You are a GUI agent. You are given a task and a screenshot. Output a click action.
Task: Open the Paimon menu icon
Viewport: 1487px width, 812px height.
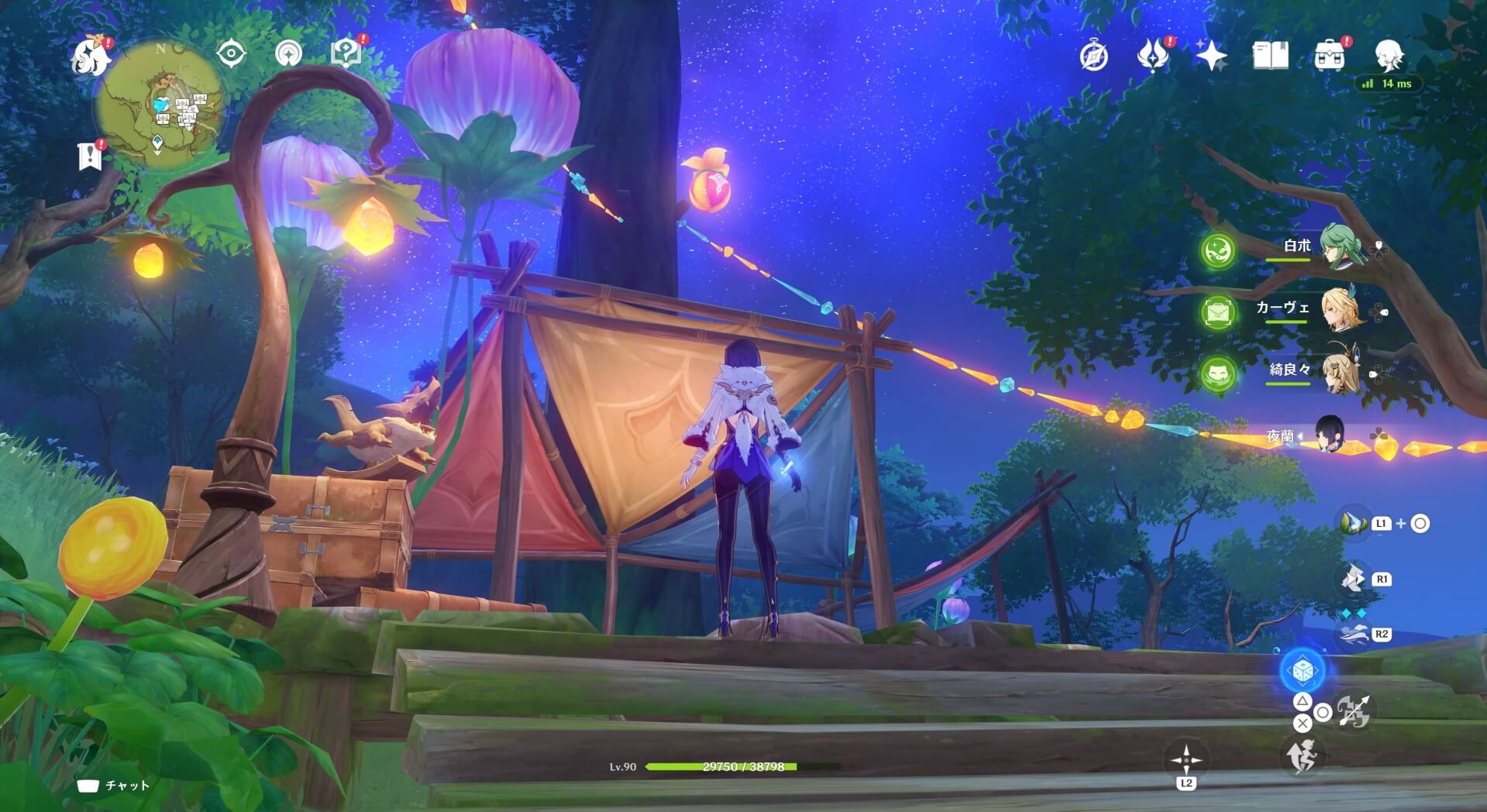(x=90, y=56)
